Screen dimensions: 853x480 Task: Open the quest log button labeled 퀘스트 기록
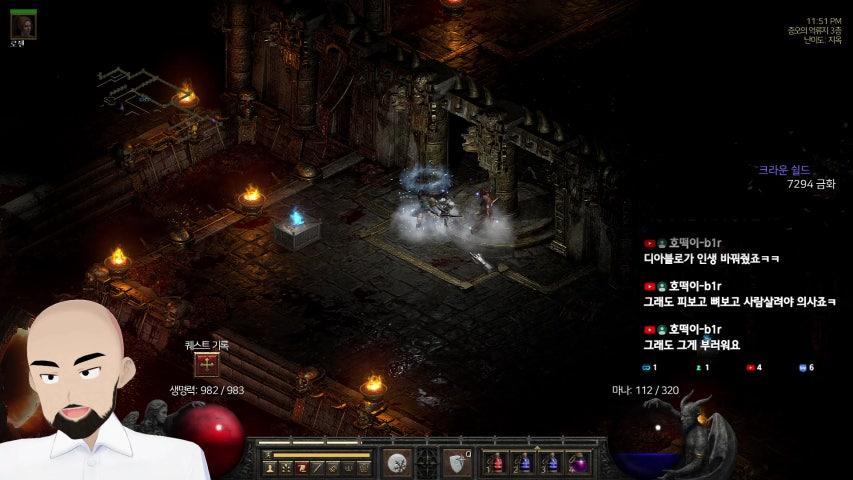207,365
